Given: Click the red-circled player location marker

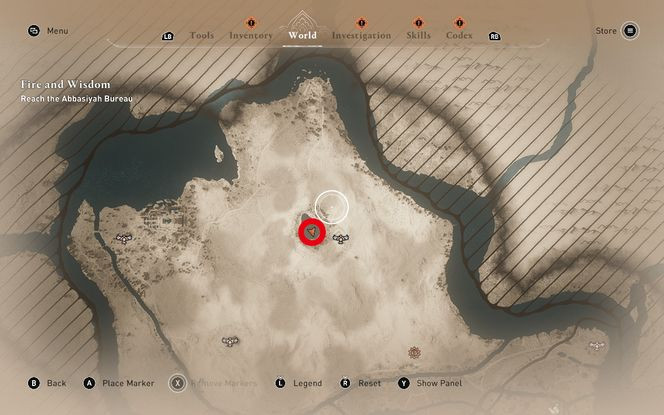Looking at the screenshot, I should pyautogui.click(x=313, y=232).
